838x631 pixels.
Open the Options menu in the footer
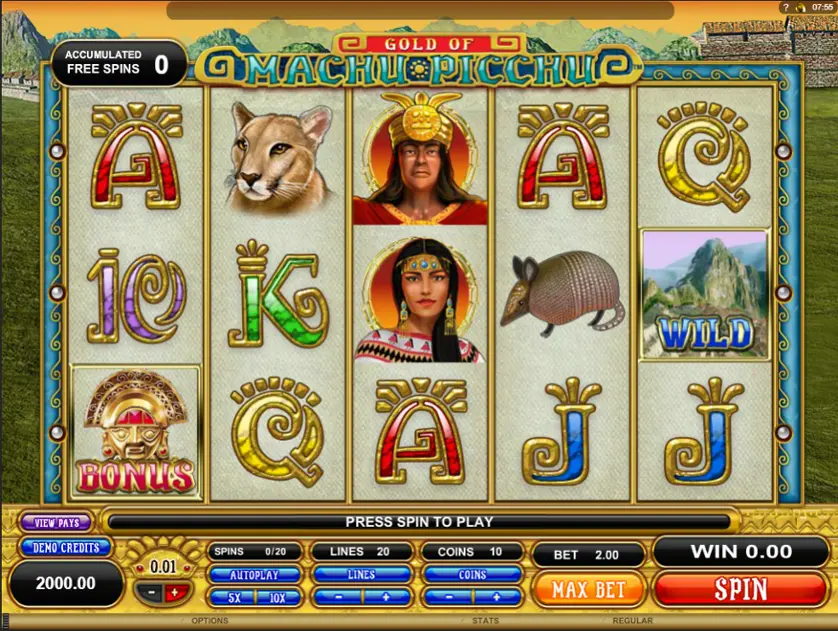click(x=210, y=622)
